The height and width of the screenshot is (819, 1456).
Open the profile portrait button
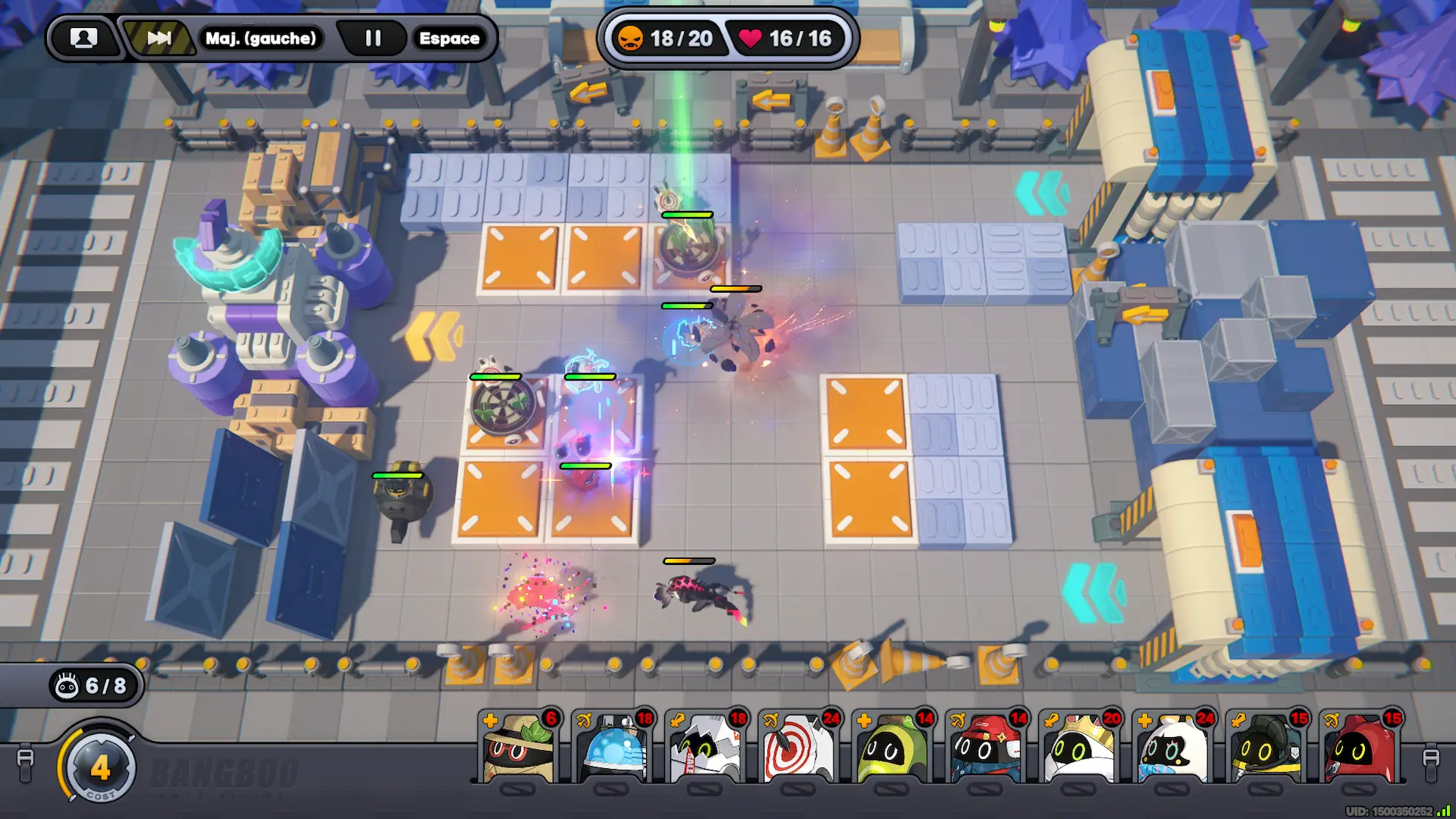[x=83, y=38]
